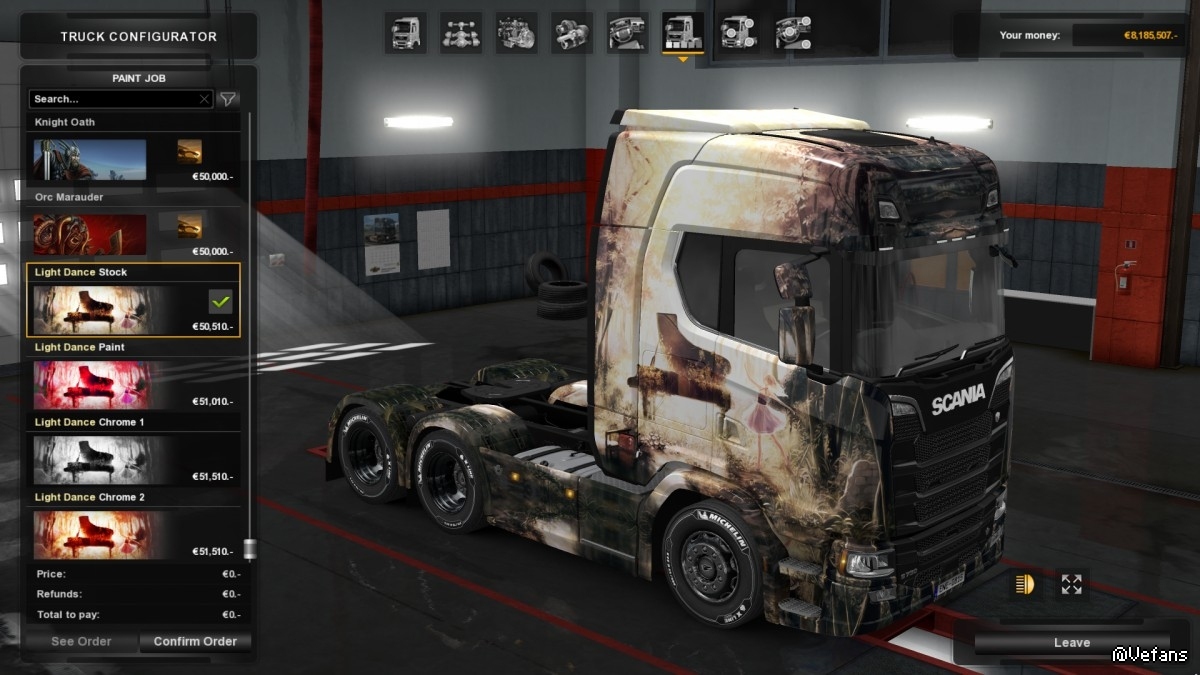Open the interior accessories tab

793,33
